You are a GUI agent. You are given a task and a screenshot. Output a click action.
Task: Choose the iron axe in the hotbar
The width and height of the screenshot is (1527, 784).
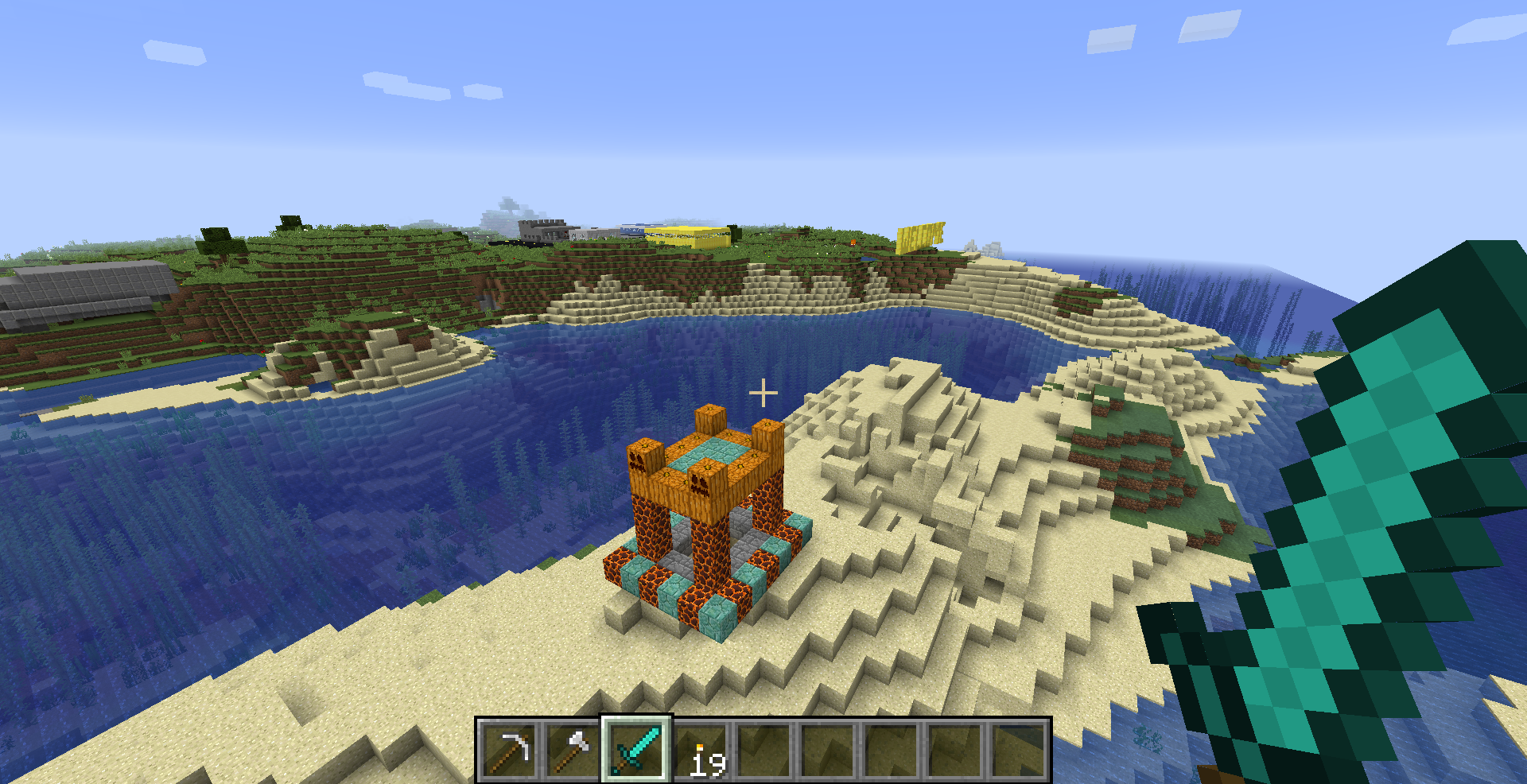[573, 749]
